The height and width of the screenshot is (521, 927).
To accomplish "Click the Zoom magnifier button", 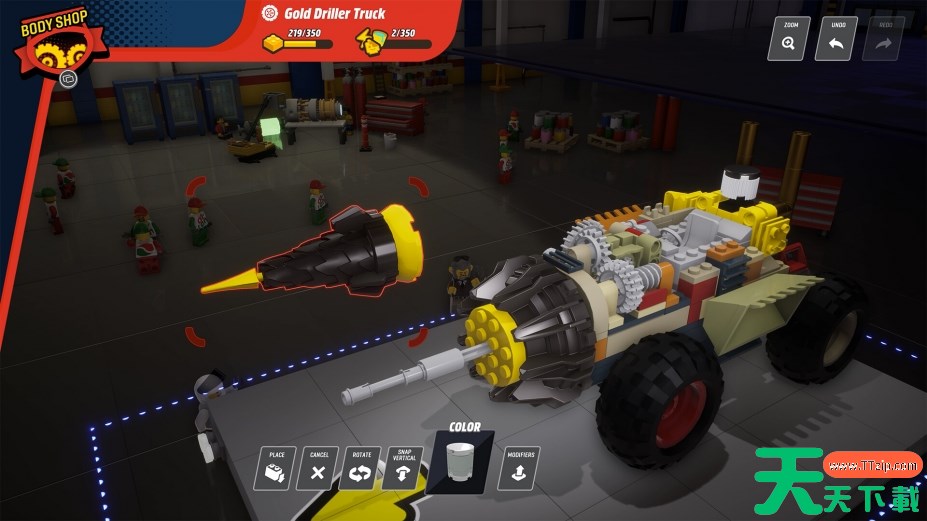I will (788, 39).
